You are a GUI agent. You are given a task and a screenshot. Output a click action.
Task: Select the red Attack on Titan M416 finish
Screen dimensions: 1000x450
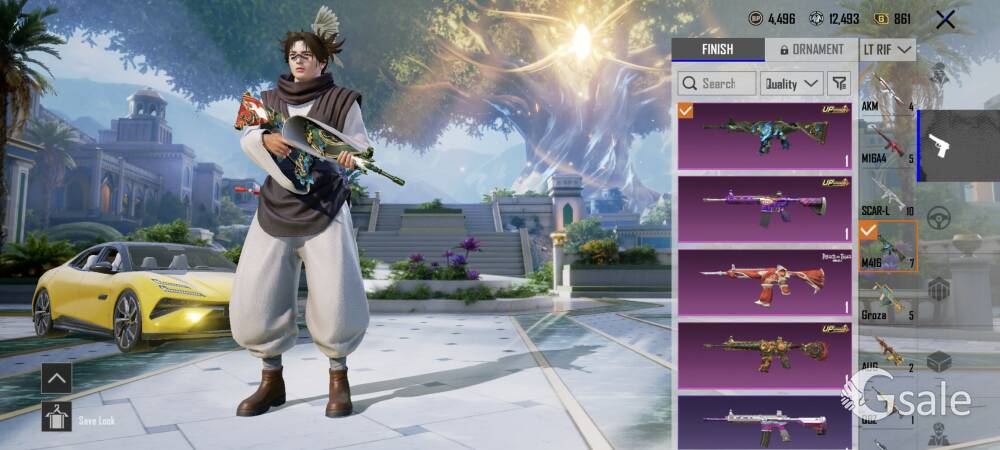tap(764, 279)
